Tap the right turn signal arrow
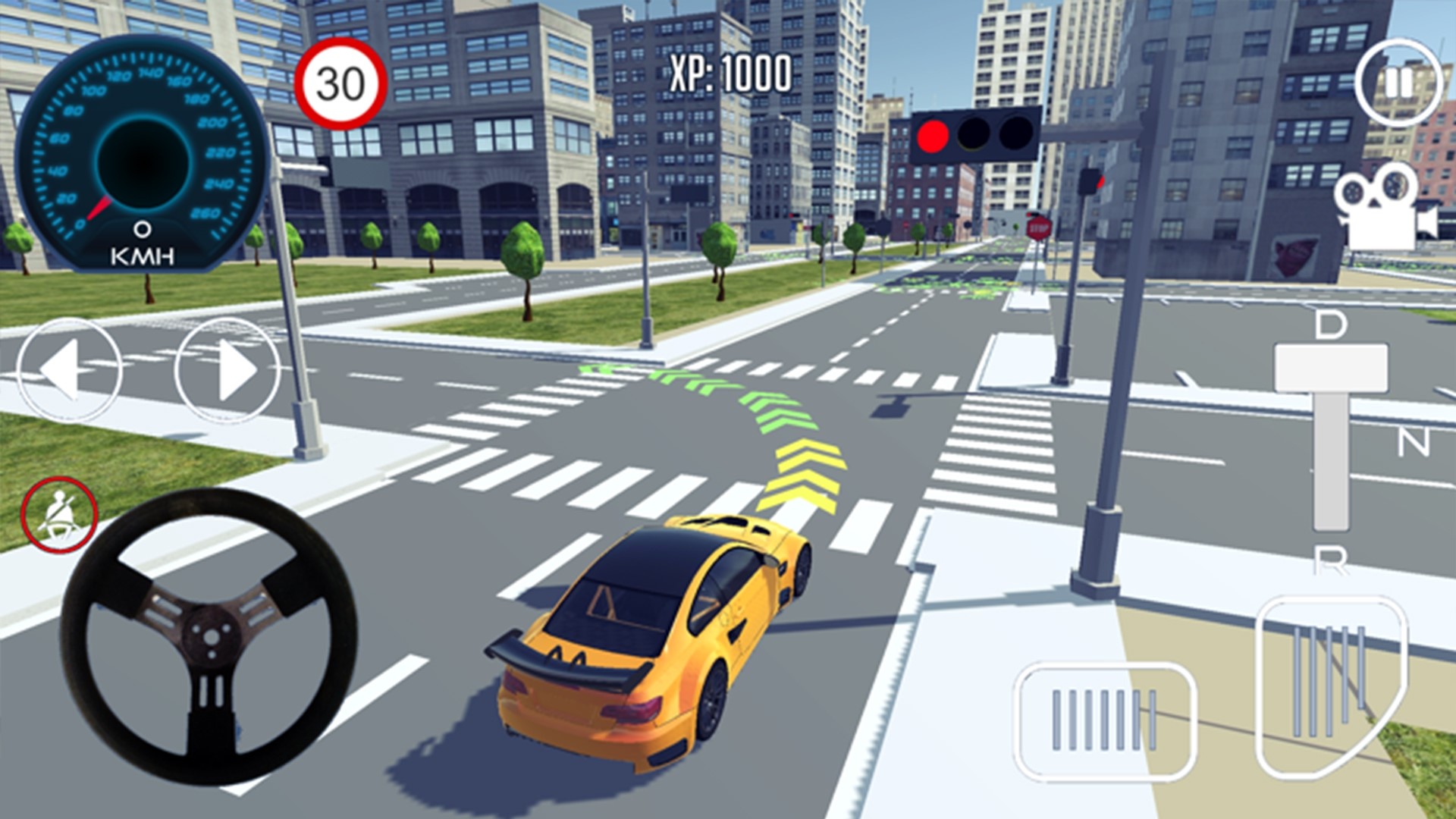This screenshot has height=819, width=1456. pyautogui.click(x=227, y=370)
